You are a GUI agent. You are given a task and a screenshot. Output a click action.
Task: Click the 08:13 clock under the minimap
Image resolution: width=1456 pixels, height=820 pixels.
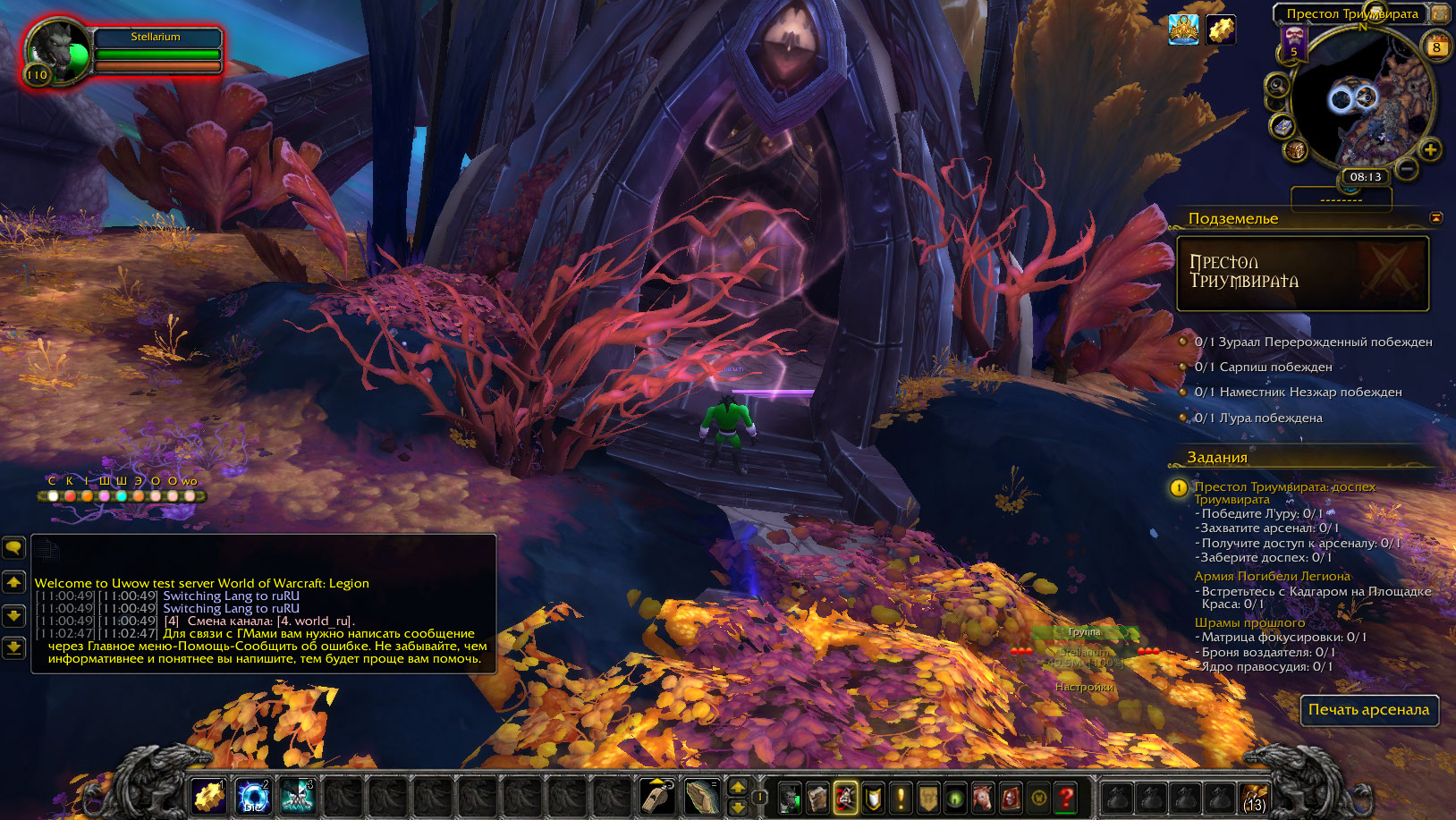point(1365,177)
